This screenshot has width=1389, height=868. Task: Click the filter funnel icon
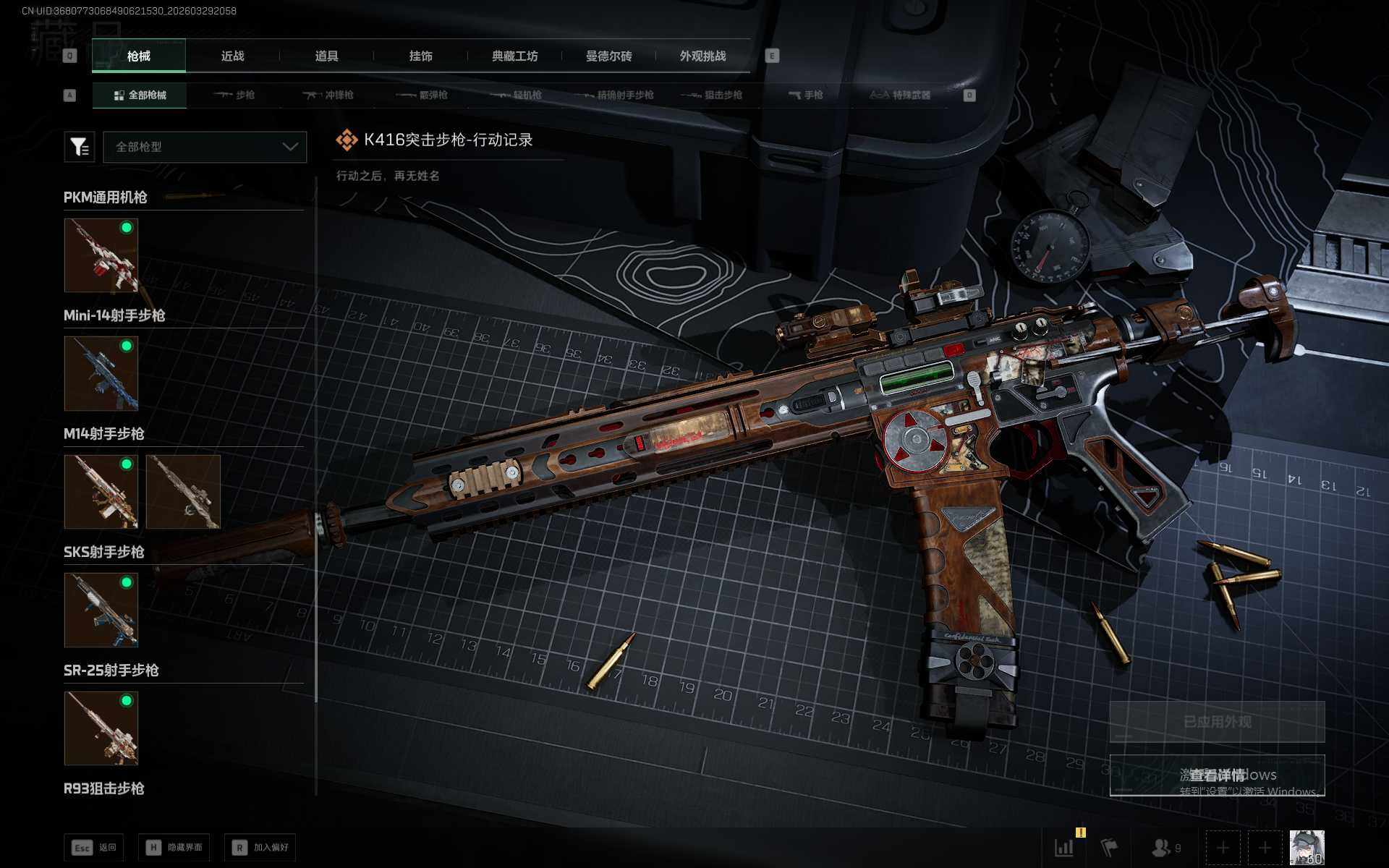coord(79,147)
